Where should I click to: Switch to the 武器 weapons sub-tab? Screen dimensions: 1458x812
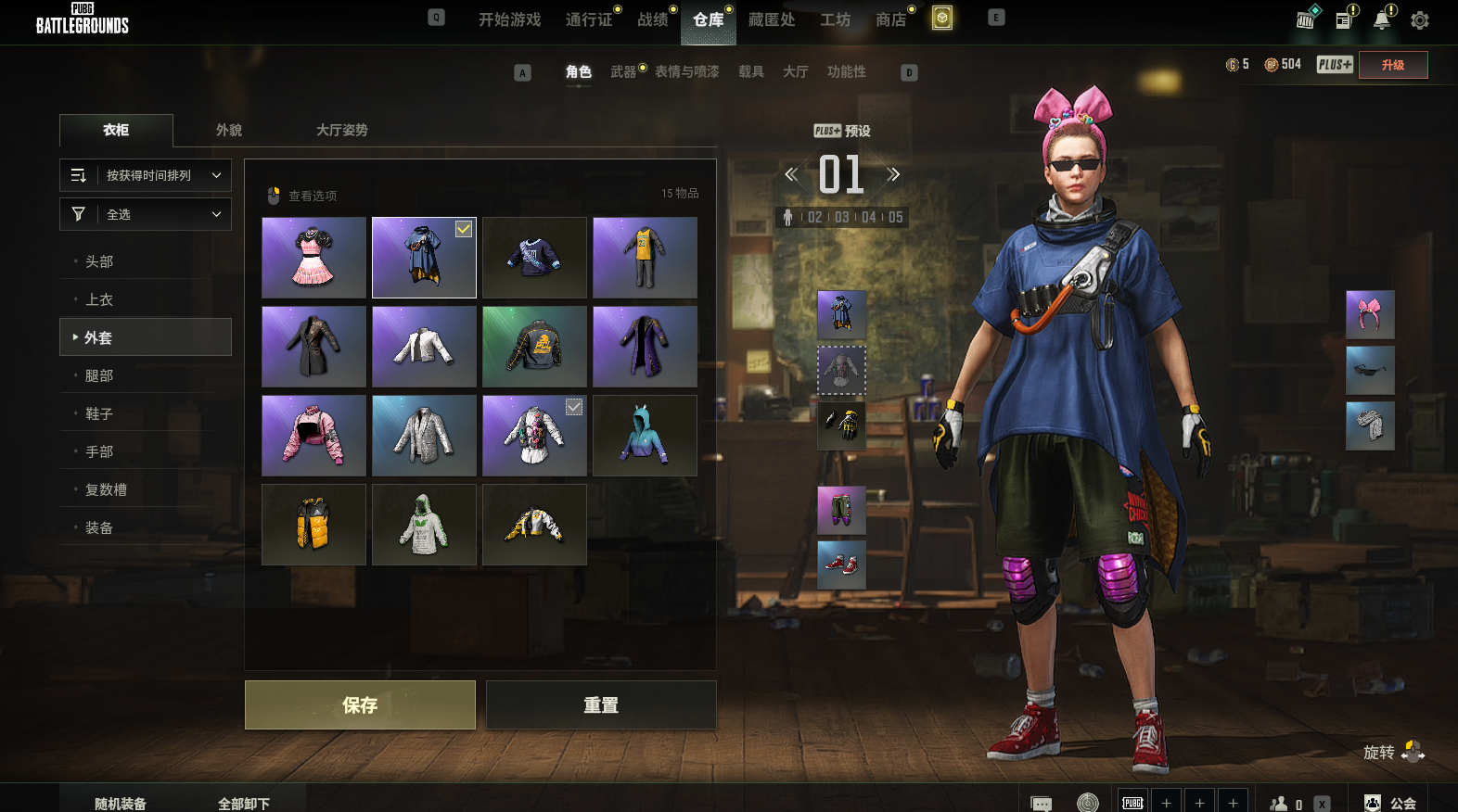pyautogui.click(x=623, y=71)
